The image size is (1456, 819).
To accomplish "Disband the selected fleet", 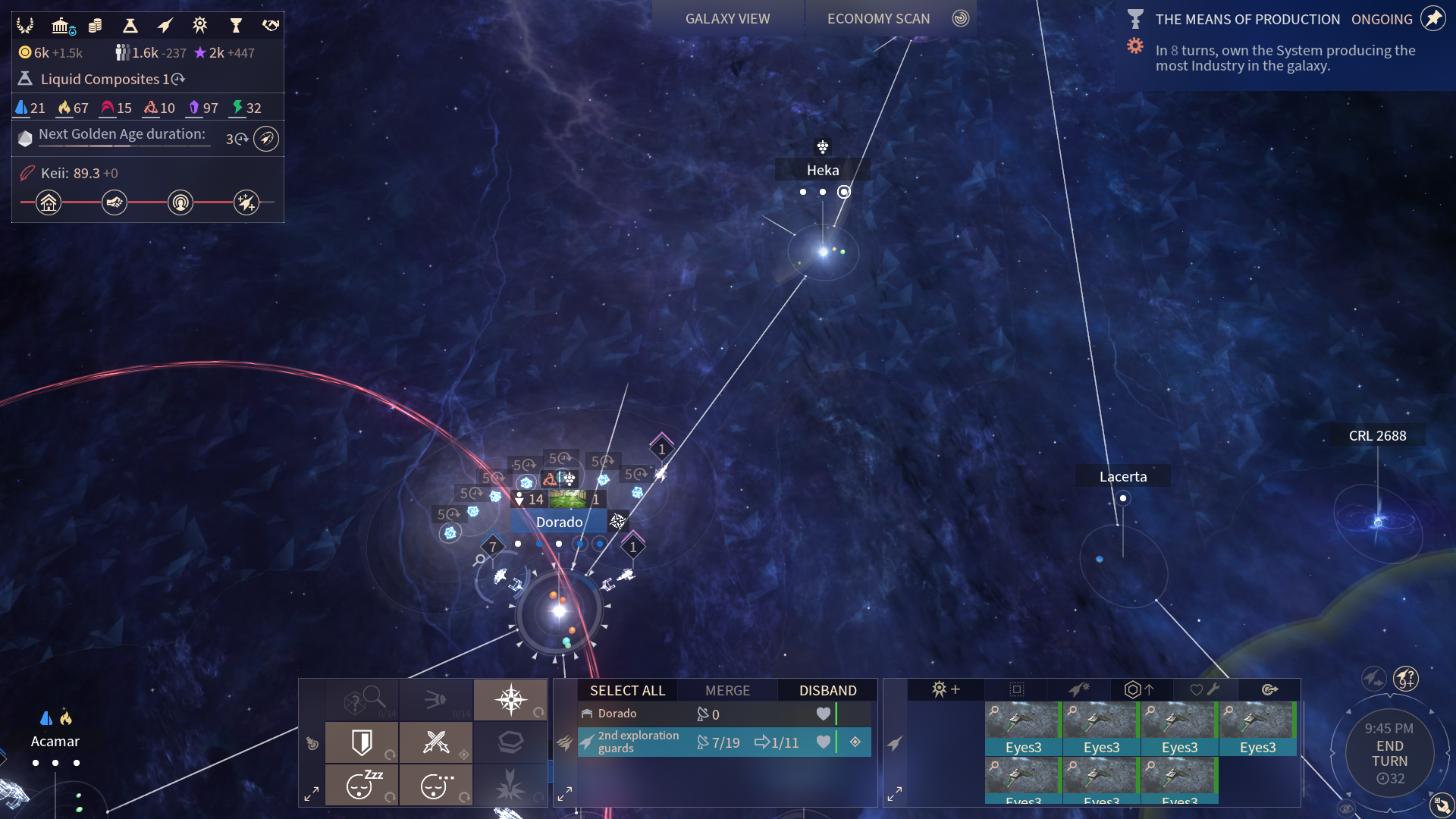I will (x=827, y=690).
